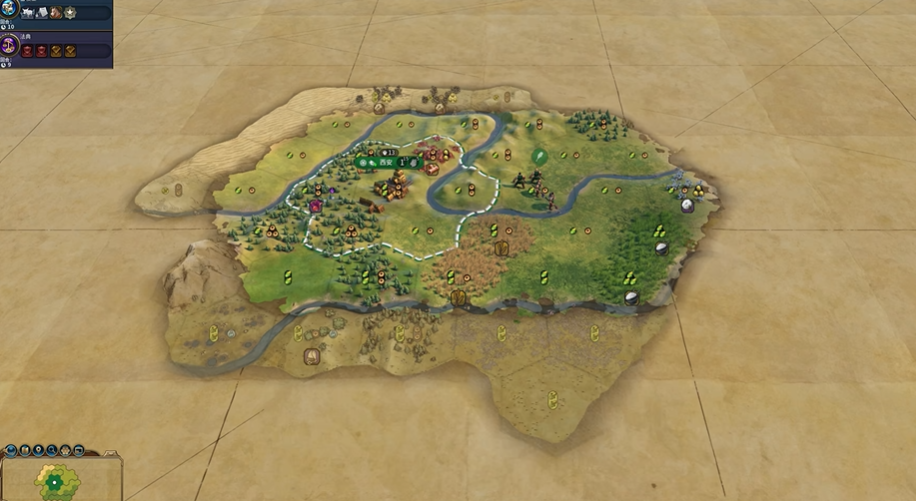Viewport: 916px width, 501px height.
Task: Open the civics panel via the purple scales emblem
Action: pyautogui.click(x=9, y=44)
